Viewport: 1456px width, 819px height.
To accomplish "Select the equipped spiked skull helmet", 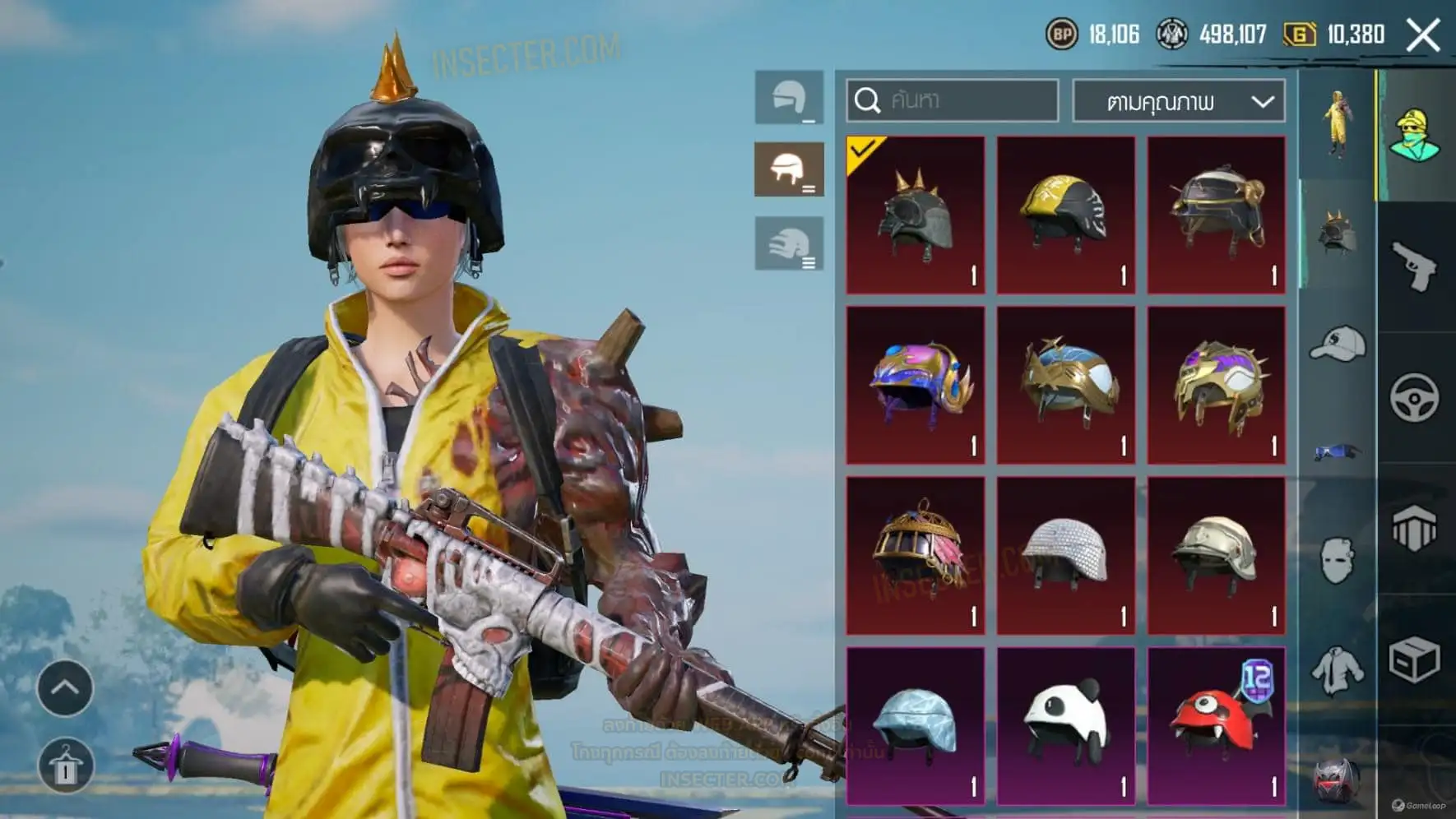I will coord(916,215).
